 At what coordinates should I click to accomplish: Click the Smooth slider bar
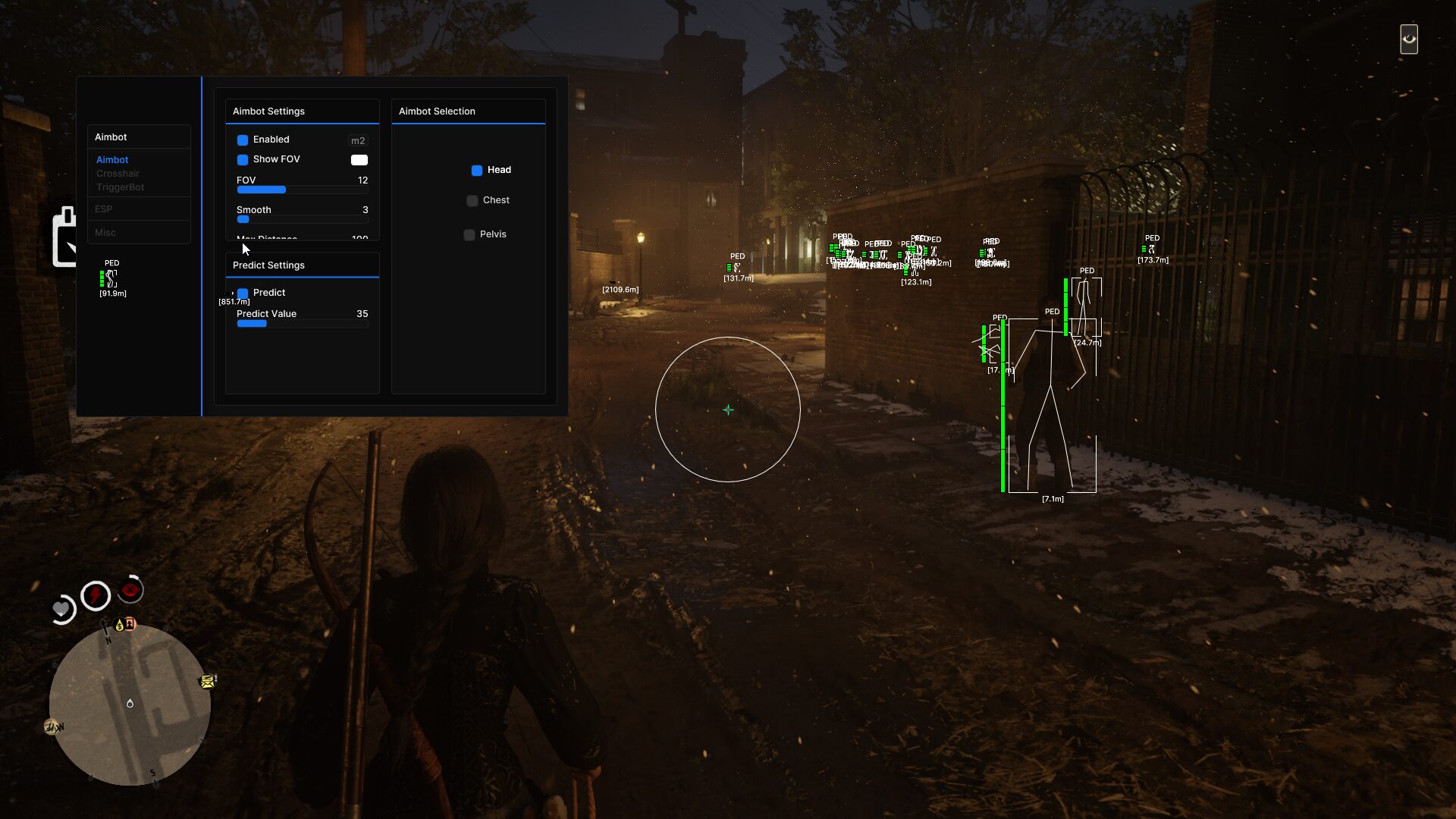tap(302, 219)
